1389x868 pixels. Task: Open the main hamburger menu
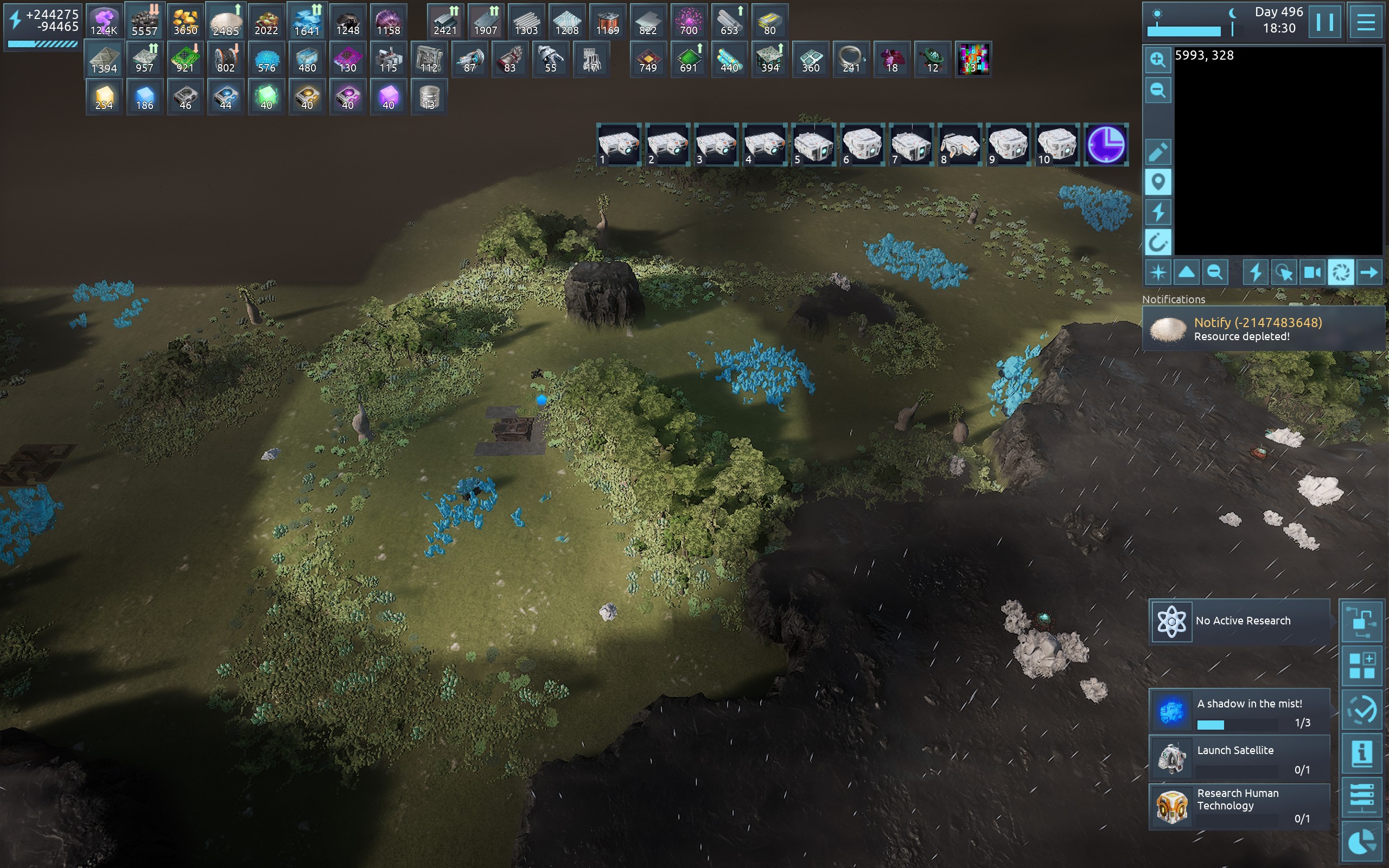(x=1366, y=22)
